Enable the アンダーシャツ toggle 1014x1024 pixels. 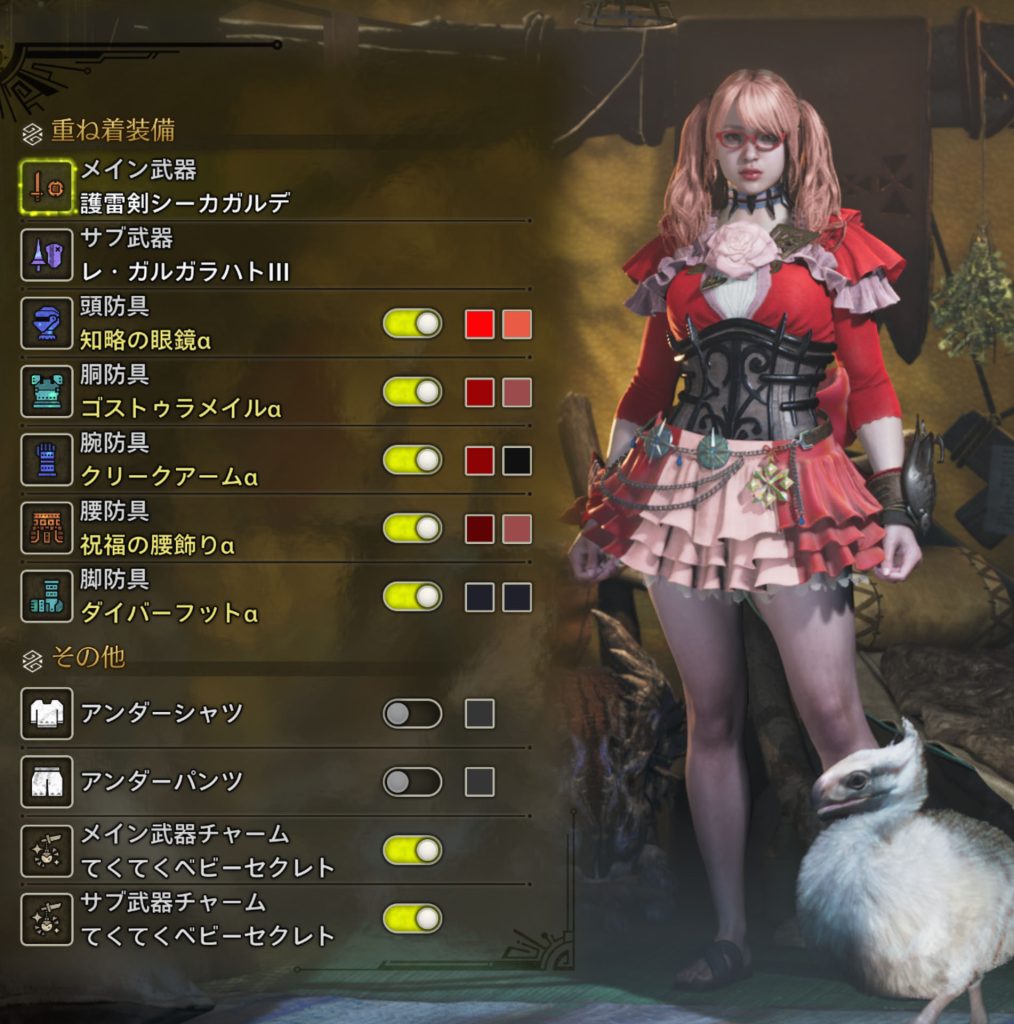tap(412, 714)
